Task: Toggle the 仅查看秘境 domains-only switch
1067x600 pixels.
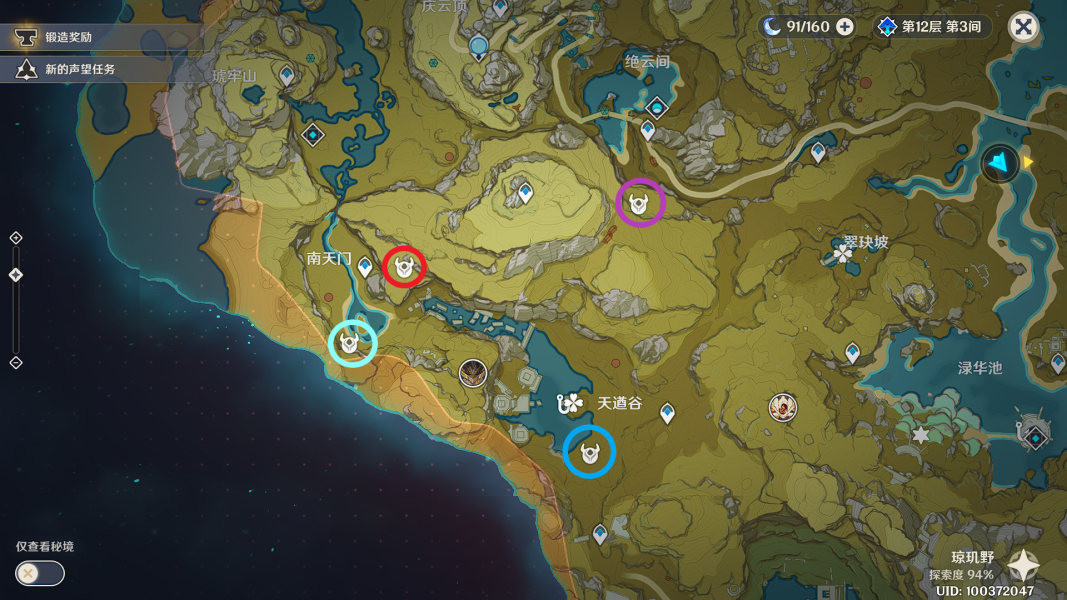Action: pyautogui.click(x=40, y=573)
